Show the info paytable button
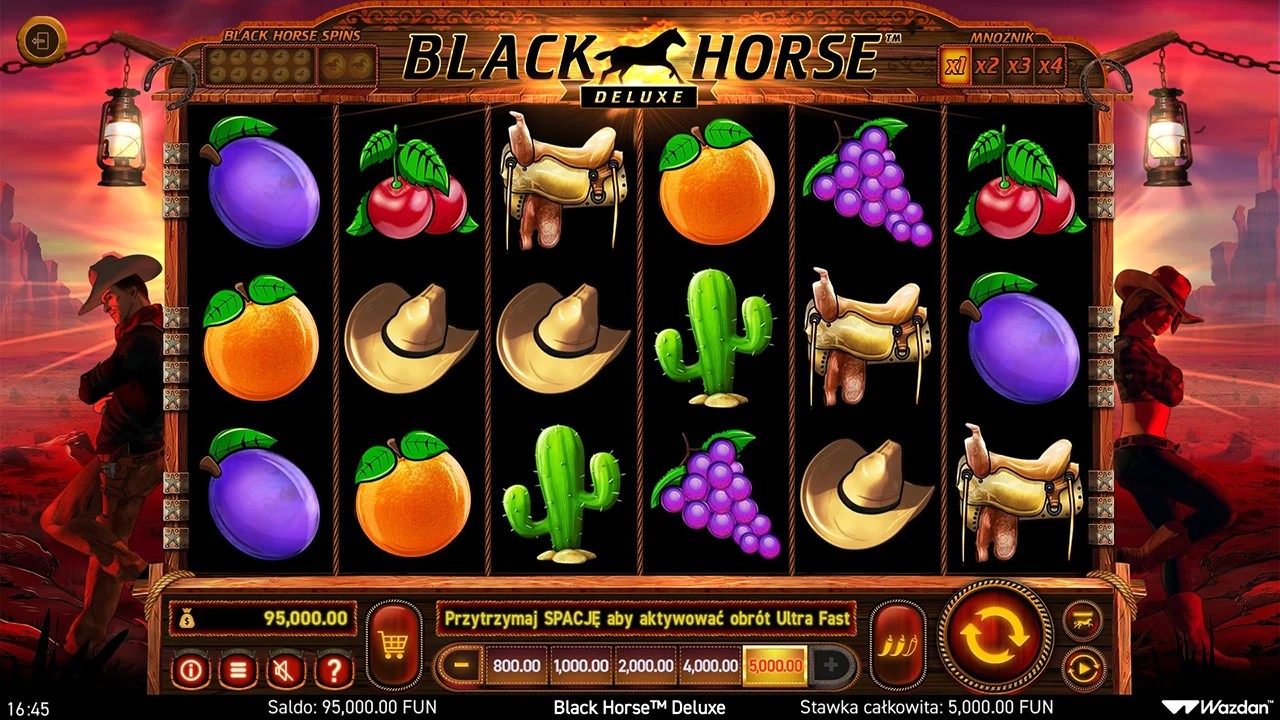This screenshot has width=1280, height=720. 190,669
